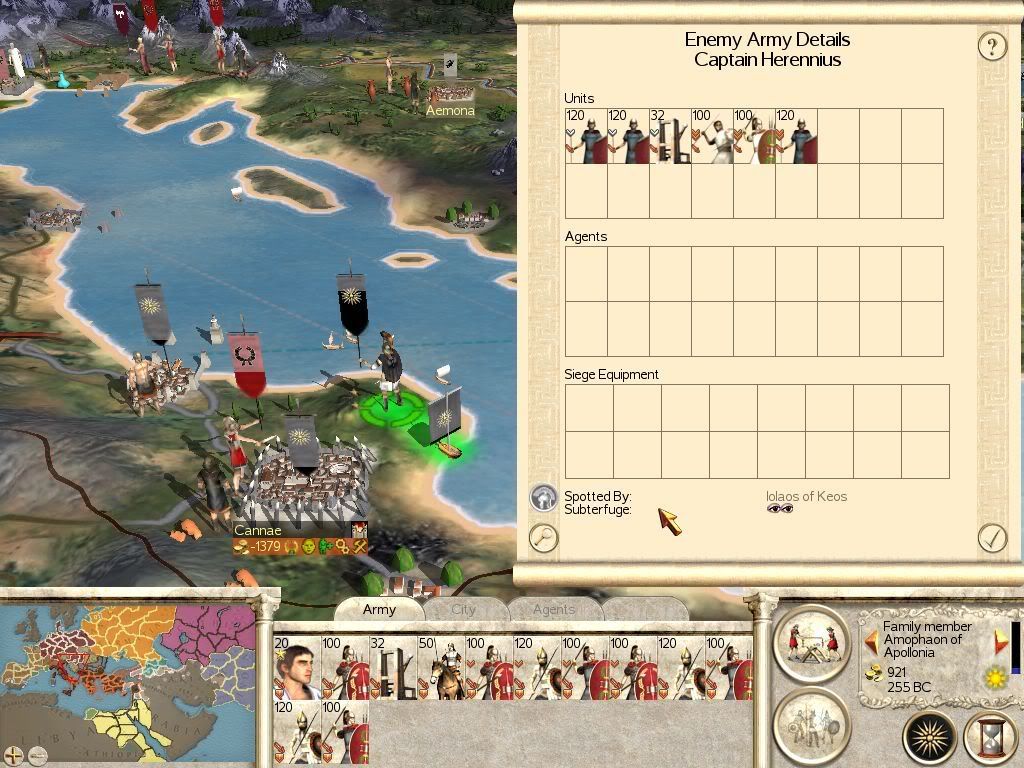The image size is (1024, 768).
Task: Confirm and close the Enemy Army Details scroll
Action: [991, 538]
